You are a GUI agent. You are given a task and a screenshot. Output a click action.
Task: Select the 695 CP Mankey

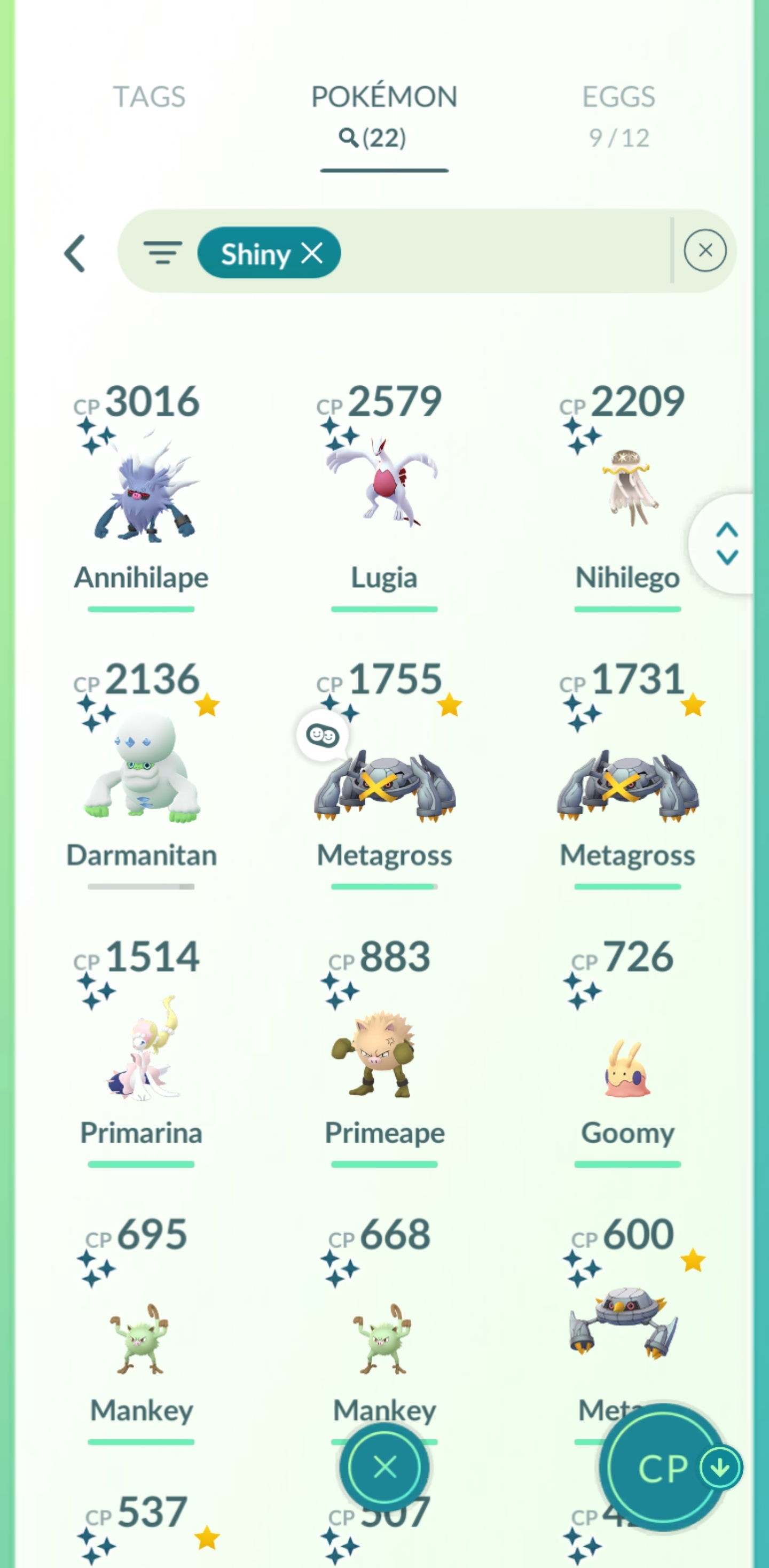pos(141,1339)
